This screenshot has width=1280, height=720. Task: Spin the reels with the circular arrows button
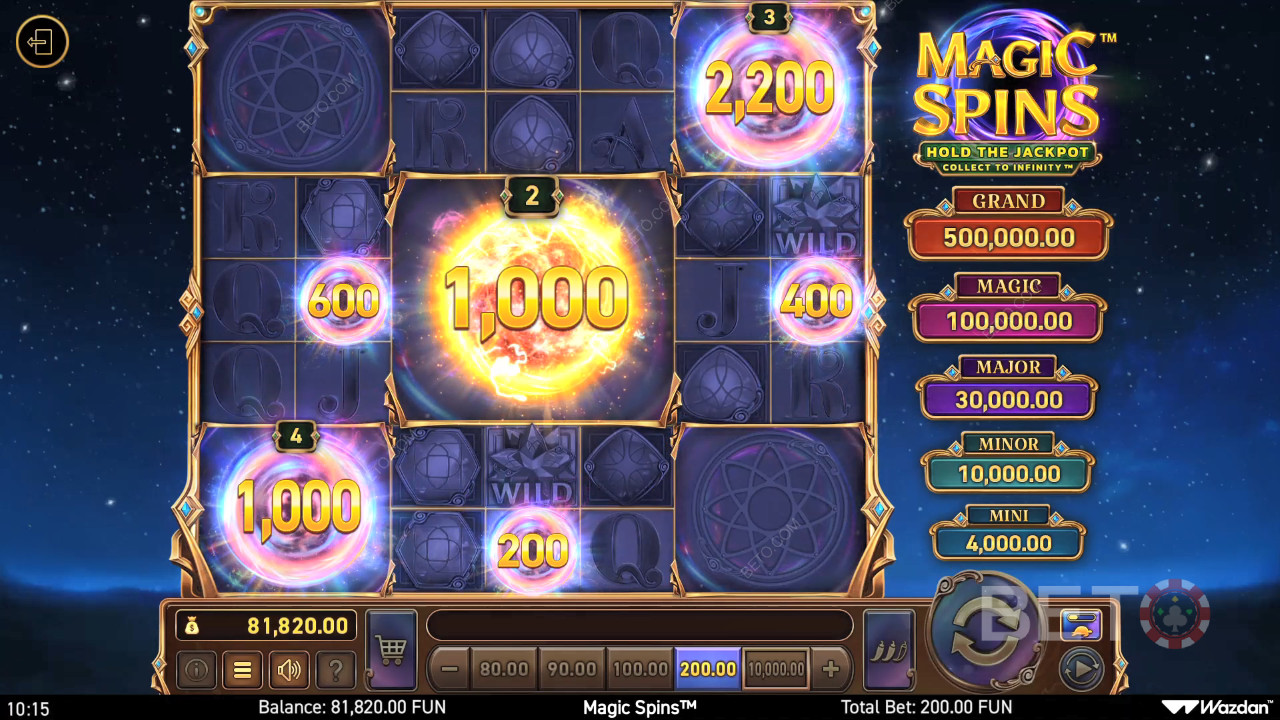[986, 628]
